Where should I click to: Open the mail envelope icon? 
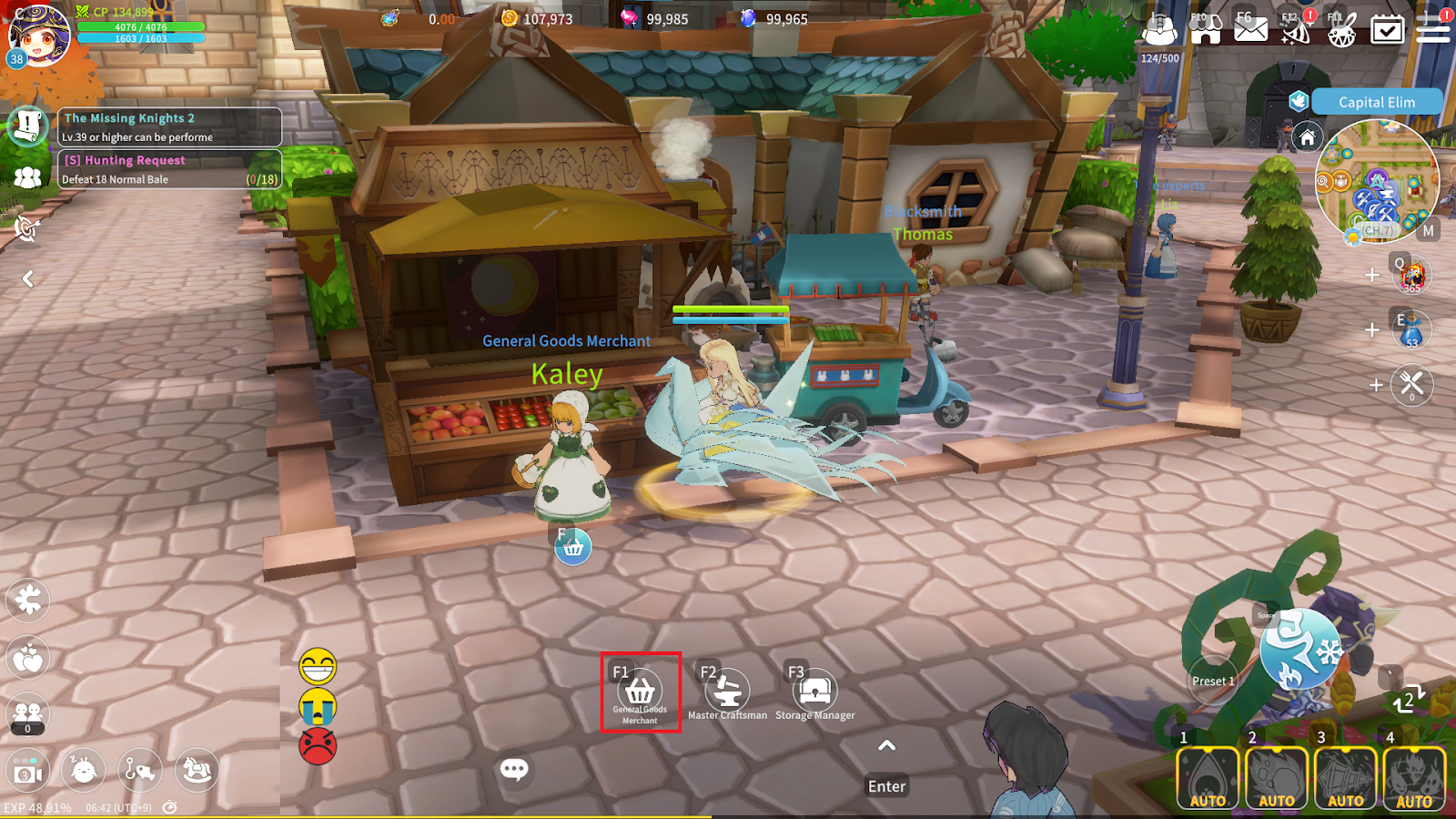tap(1250, 29)
